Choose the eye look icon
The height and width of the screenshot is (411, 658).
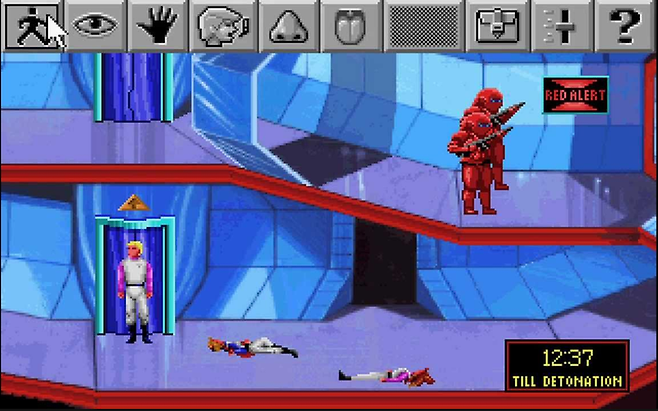pyautogui.click(x=97, y=26)
